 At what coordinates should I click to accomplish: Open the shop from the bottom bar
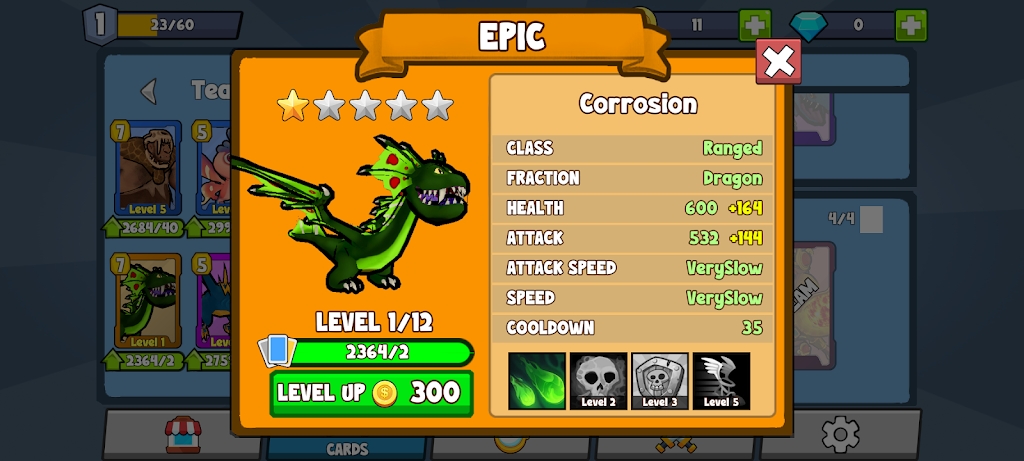point(183,435)
